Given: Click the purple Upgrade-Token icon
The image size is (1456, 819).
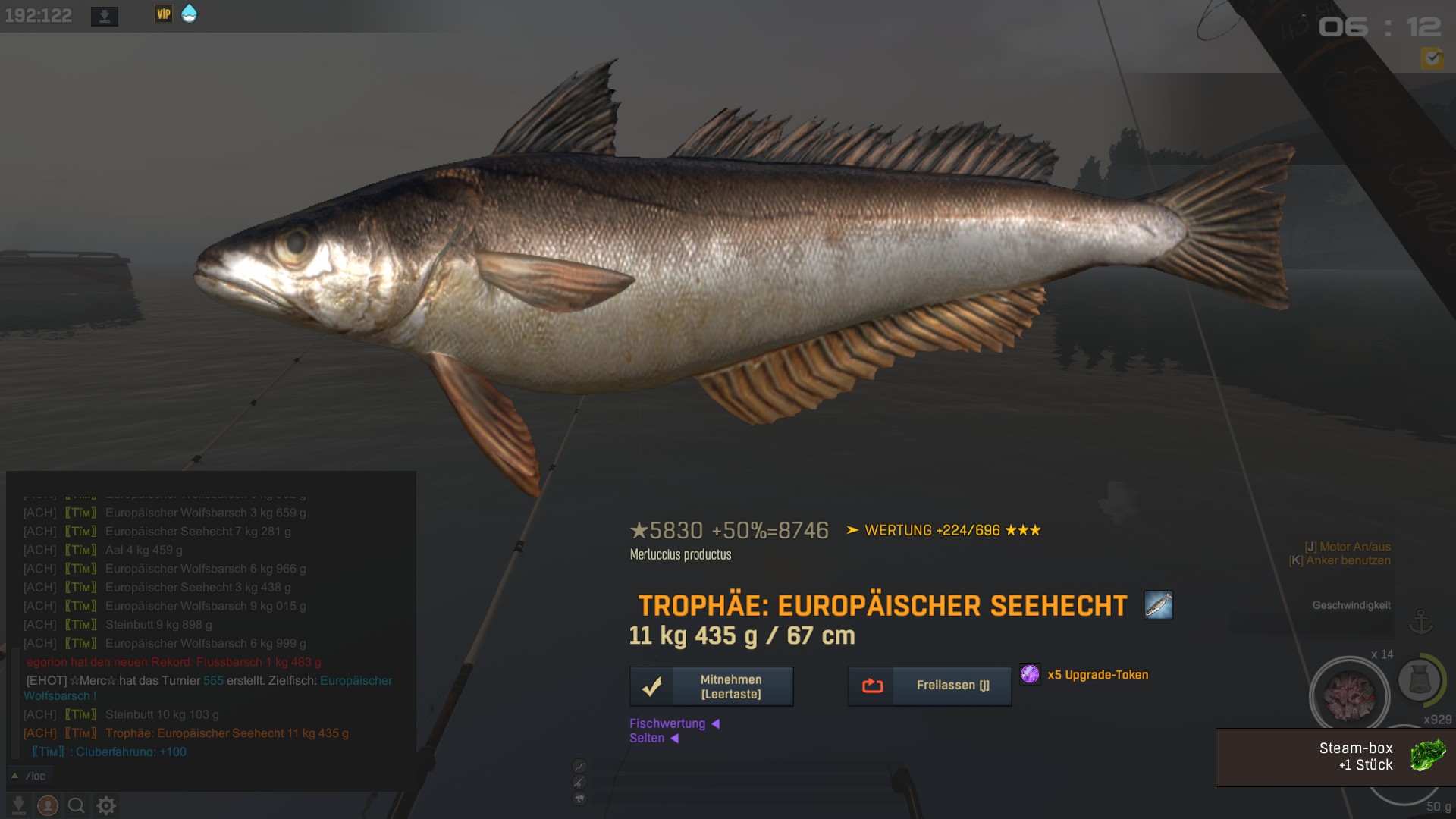Looking at the screenshot, I should (1030, 674).
